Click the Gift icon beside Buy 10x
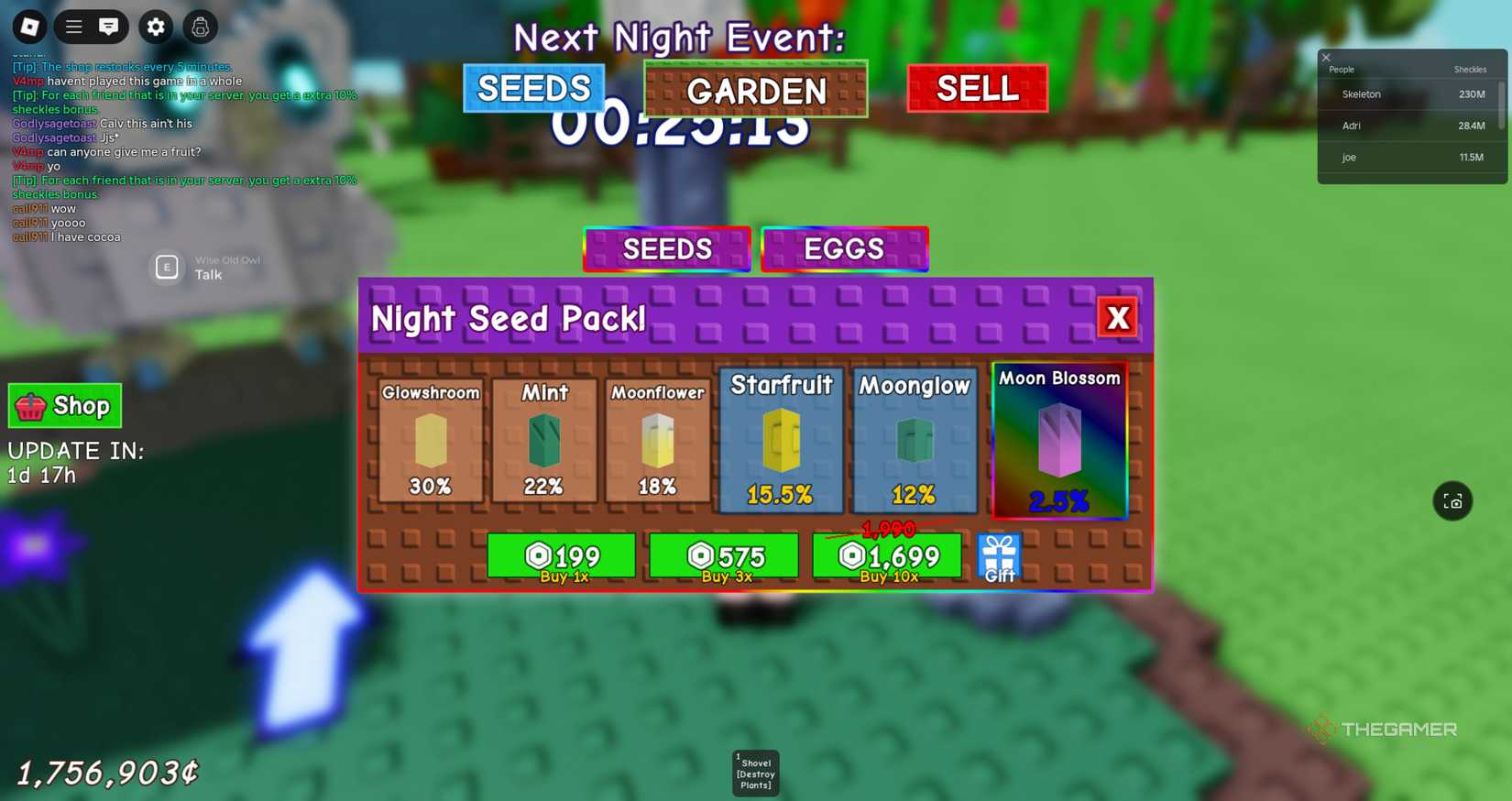 (x=999, y=554)
